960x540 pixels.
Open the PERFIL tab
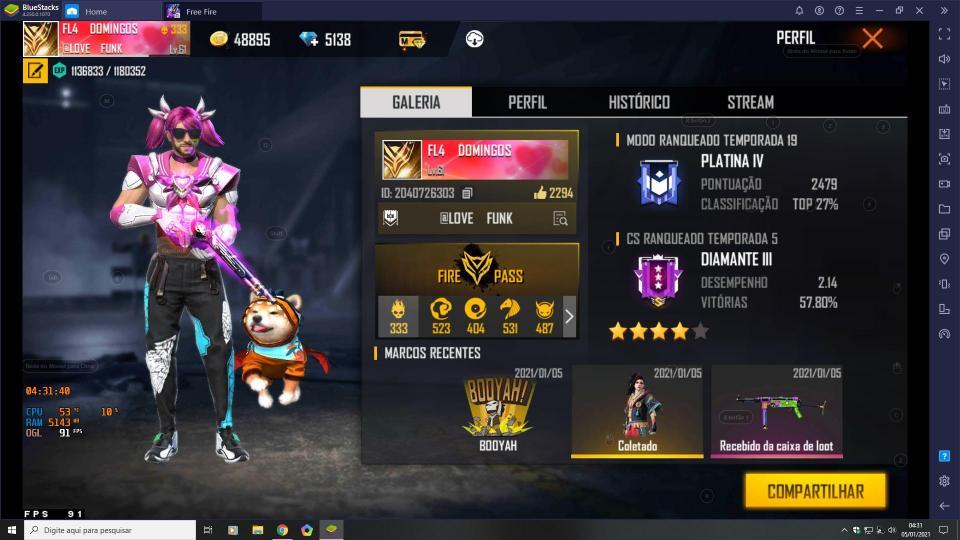coord(527,102)
